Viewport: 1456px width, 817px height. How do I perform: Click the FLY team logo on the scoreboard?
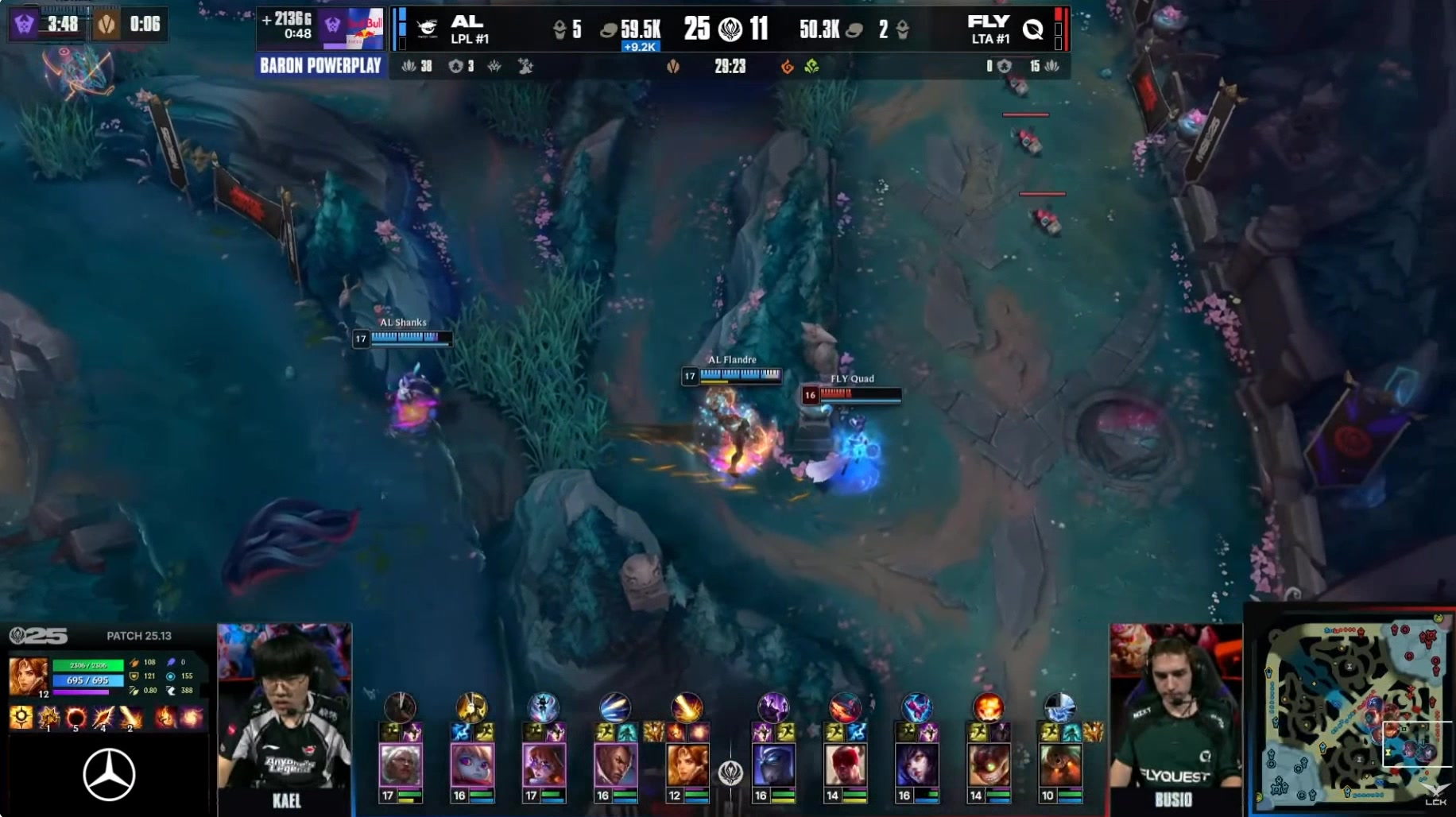click(x=1032, y=29)
